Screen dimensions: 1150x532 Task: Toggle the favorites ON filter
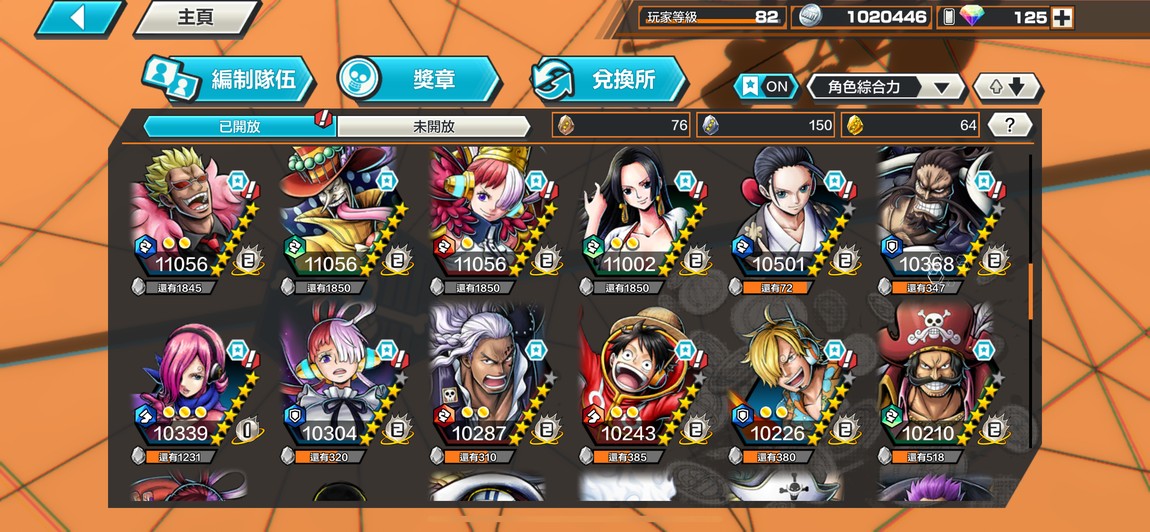point(765,87)
